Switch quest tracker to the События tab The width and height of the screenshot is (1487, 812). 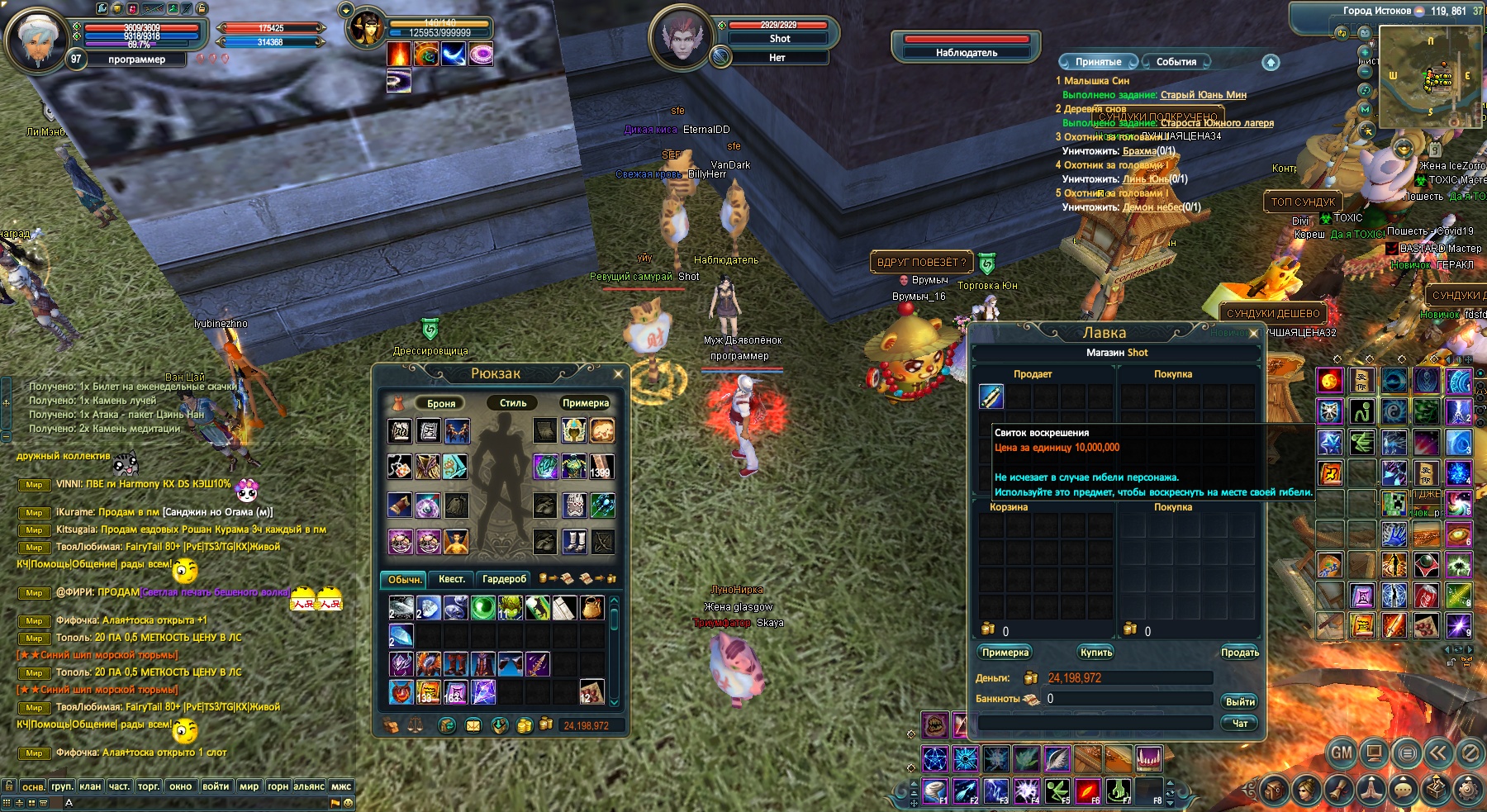[1176, 62]
